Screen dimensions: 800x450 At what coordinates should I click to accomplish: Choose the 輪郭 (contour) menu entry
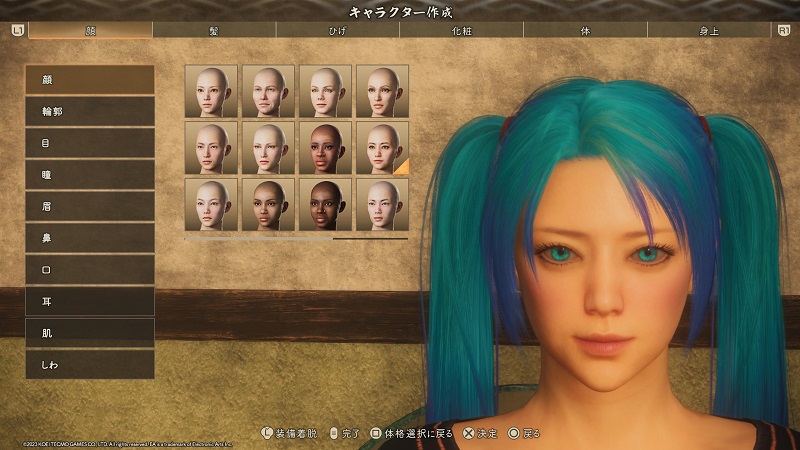90,111
